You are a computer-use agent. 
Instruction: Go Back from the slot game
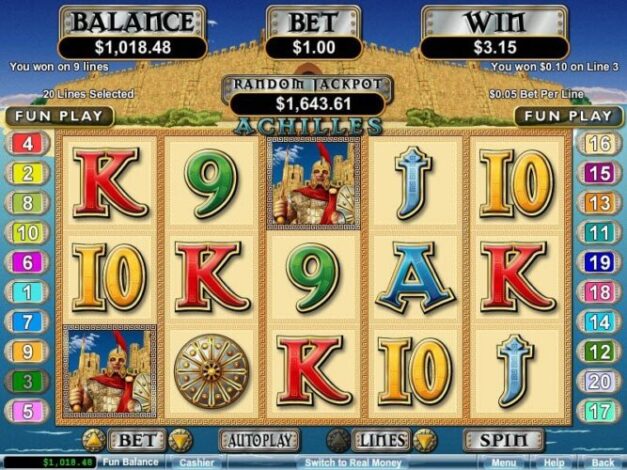603,463
